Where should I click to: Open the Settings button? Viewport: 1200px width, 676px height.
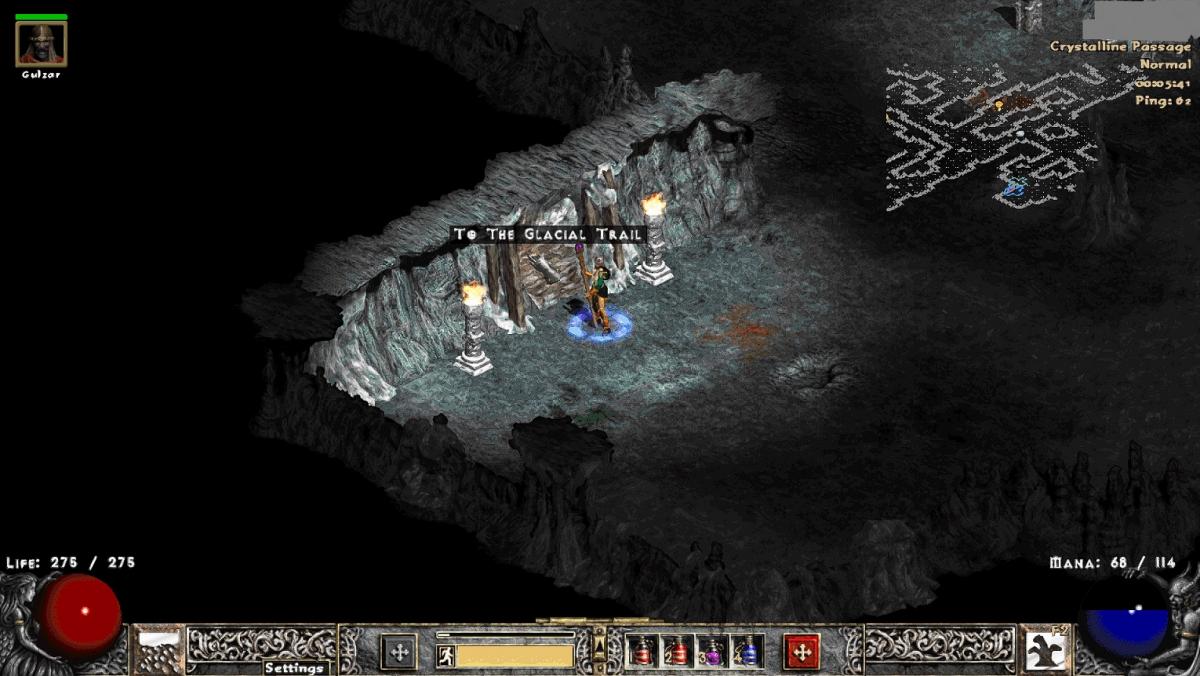tap(295, 667)
